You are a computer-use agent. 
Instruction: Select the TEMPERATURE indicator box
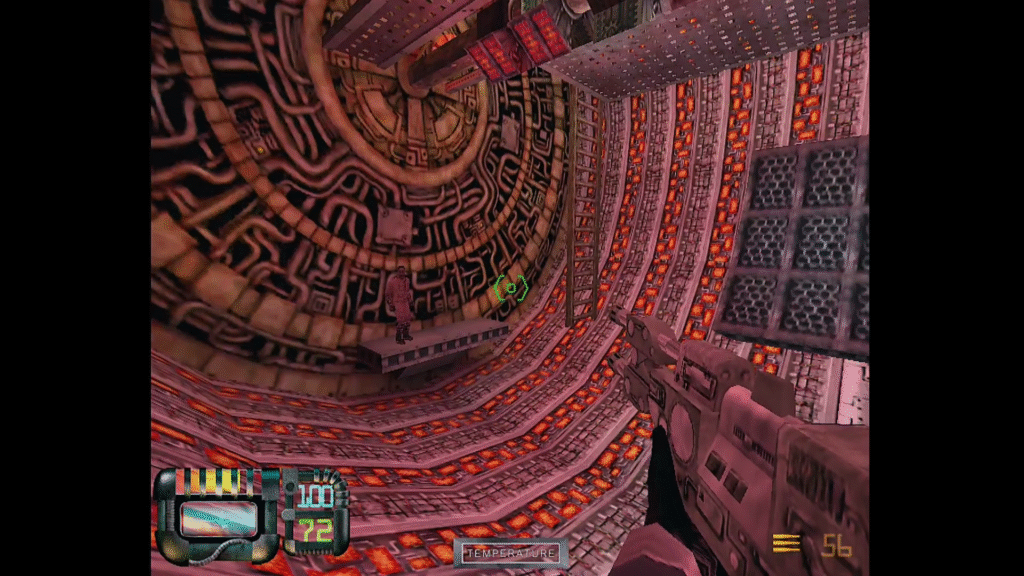click(510, 553)
